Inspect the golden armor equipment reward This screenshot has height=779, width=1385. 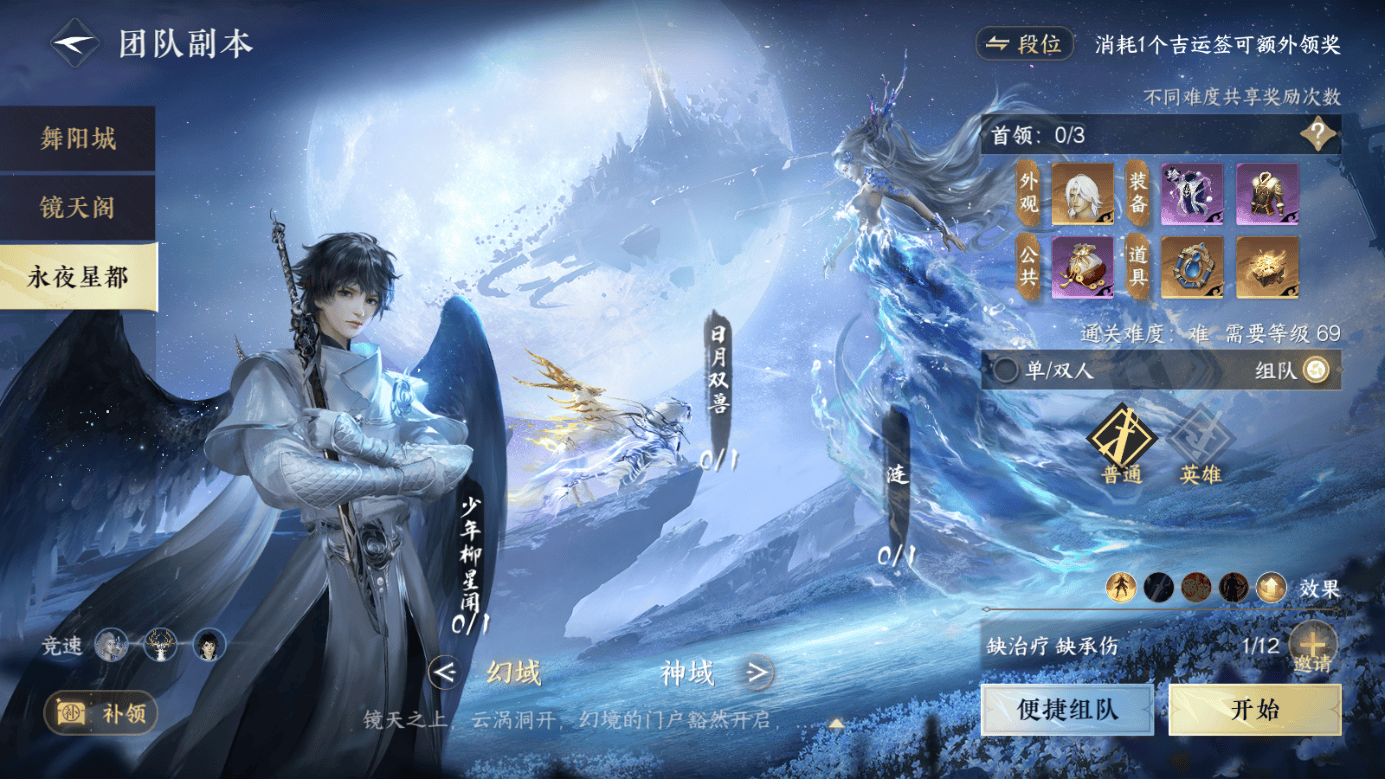coord(1267,195)
